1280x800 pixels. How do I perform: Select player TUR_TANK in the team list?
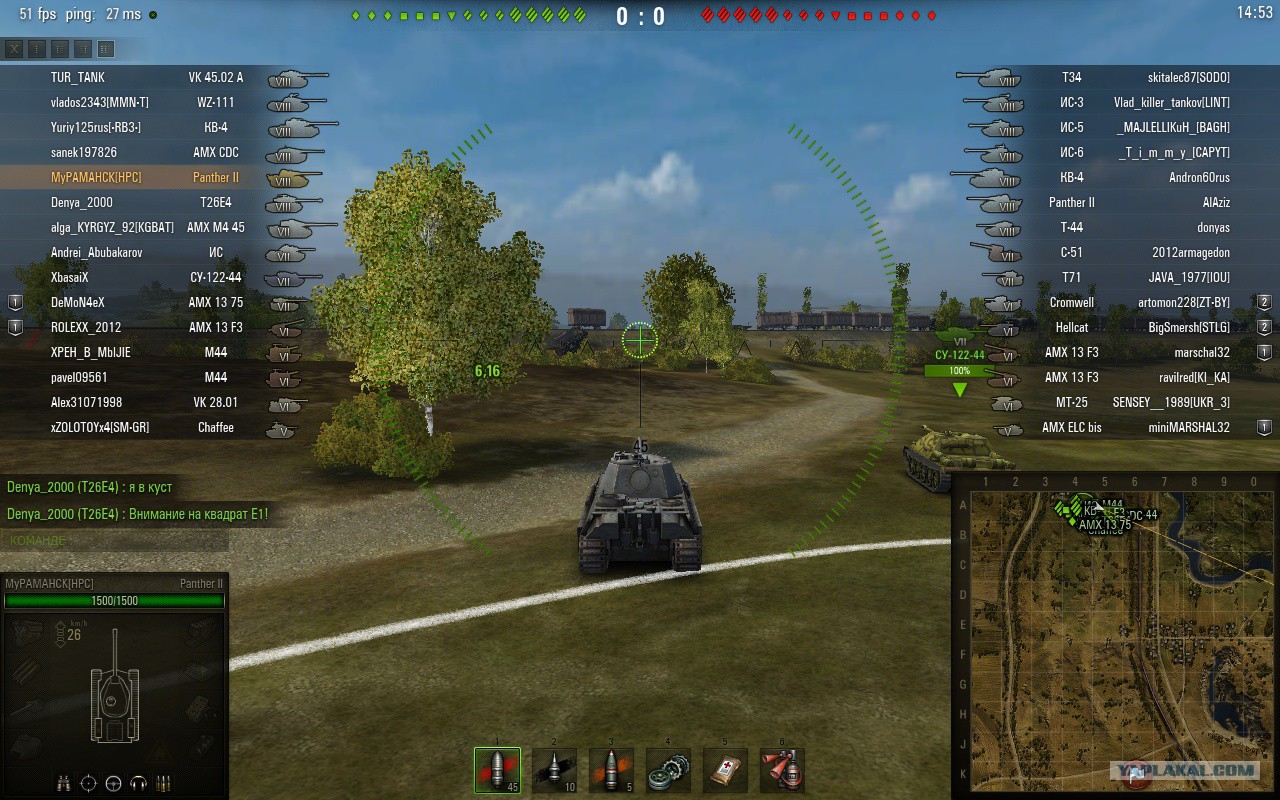pyautogui.click(x=78, y=77)
